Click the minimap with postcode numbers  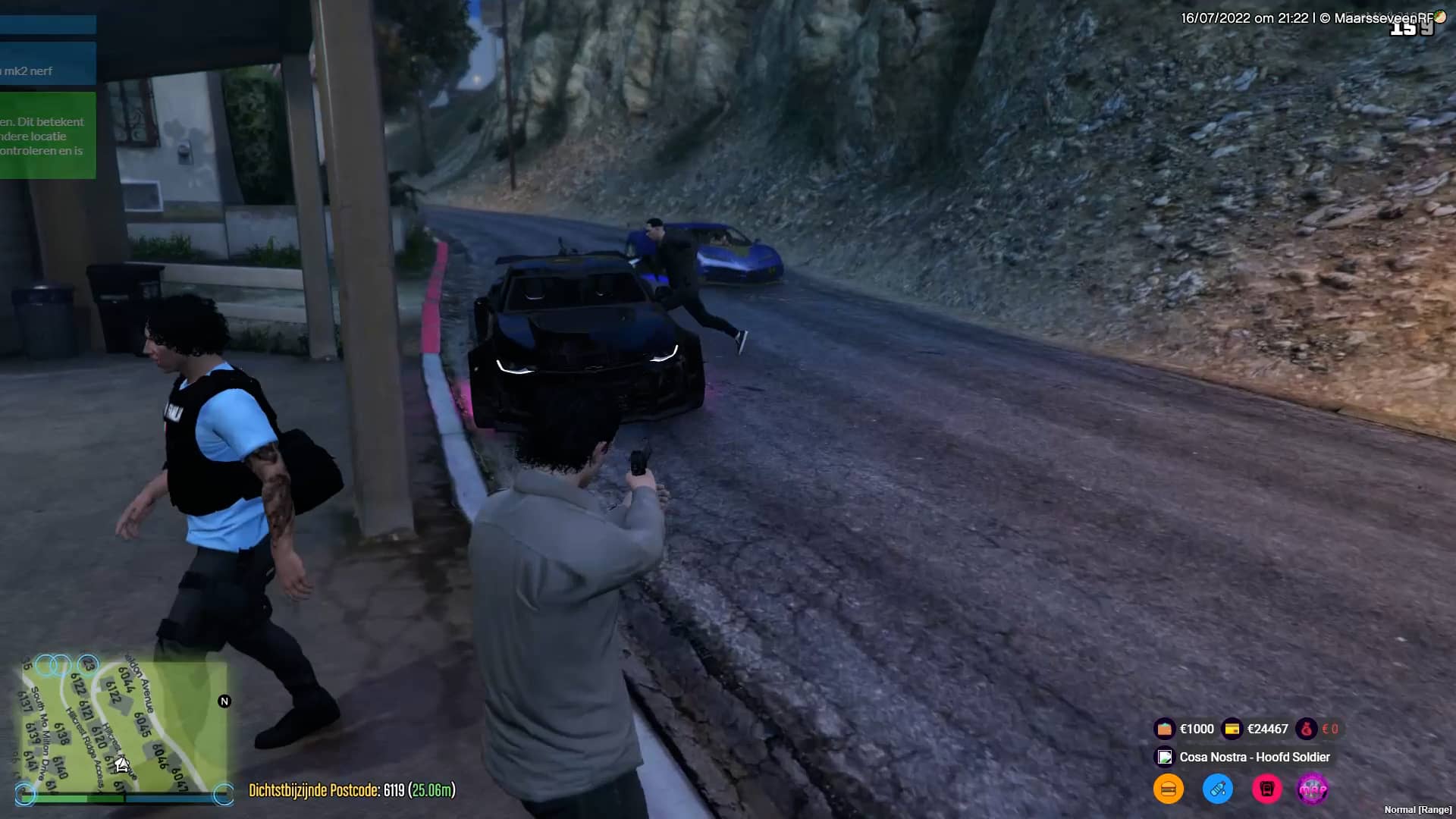tap(121, 728)
